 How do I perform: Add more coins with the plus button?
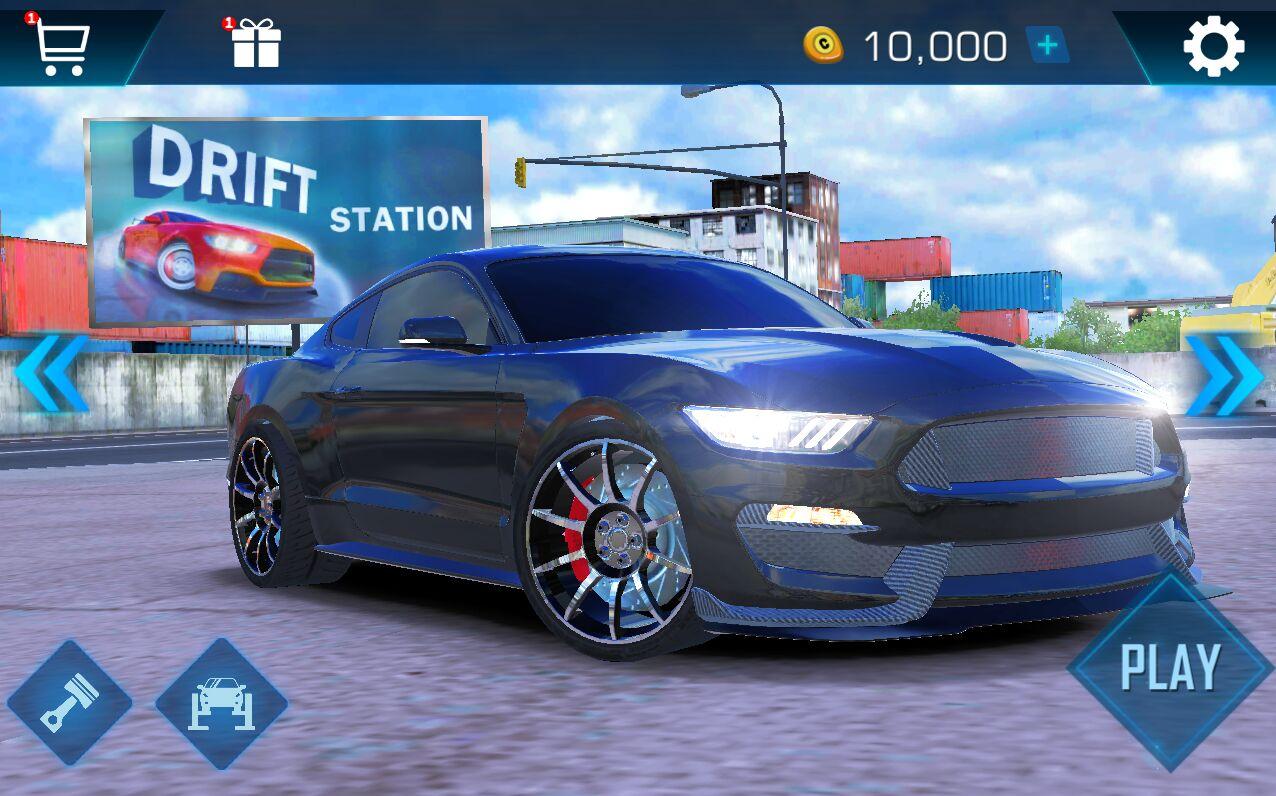[1047, 46]
